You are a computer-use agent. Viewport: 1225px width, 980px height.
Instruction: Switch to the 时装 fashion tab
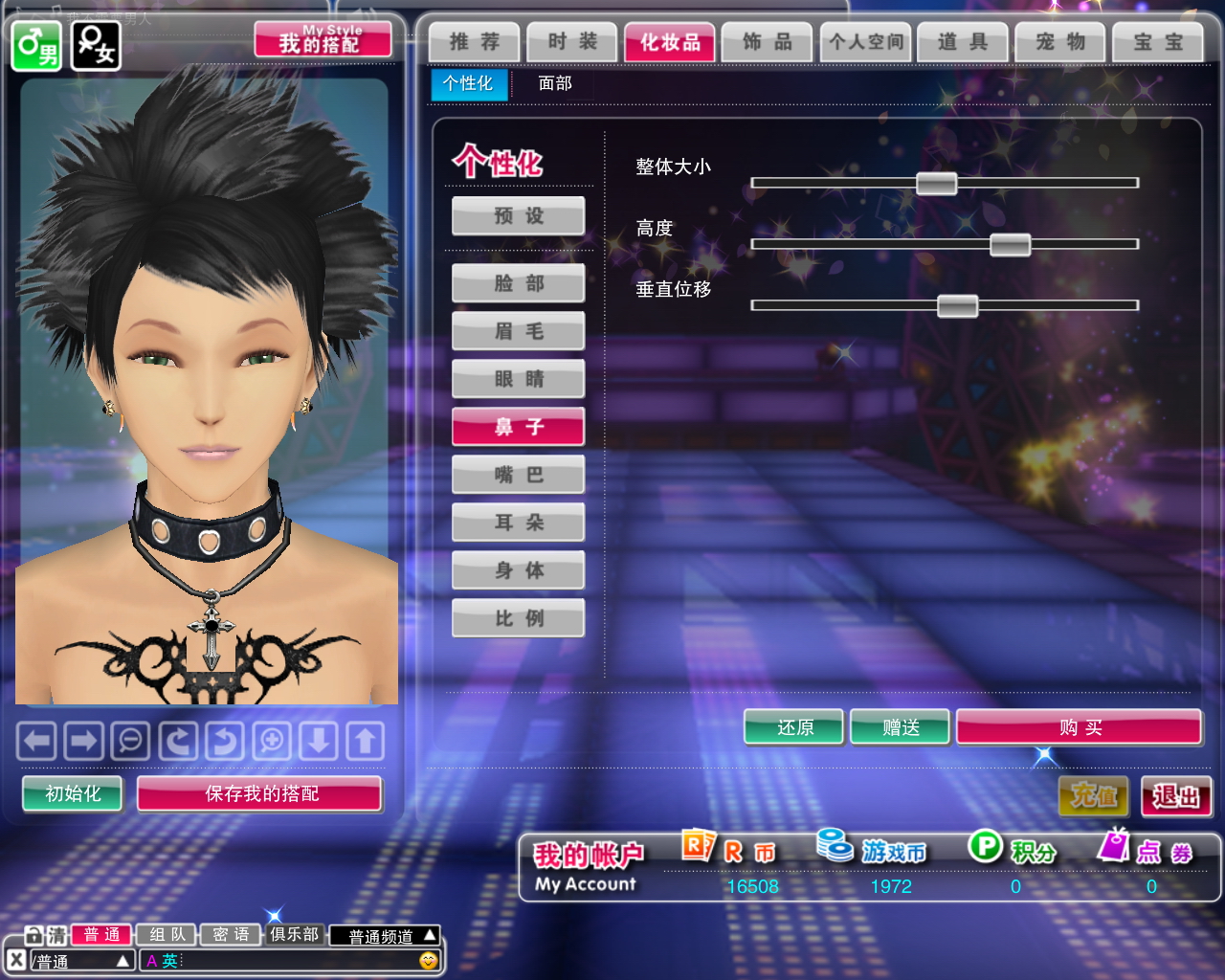(x=572, y=42)
